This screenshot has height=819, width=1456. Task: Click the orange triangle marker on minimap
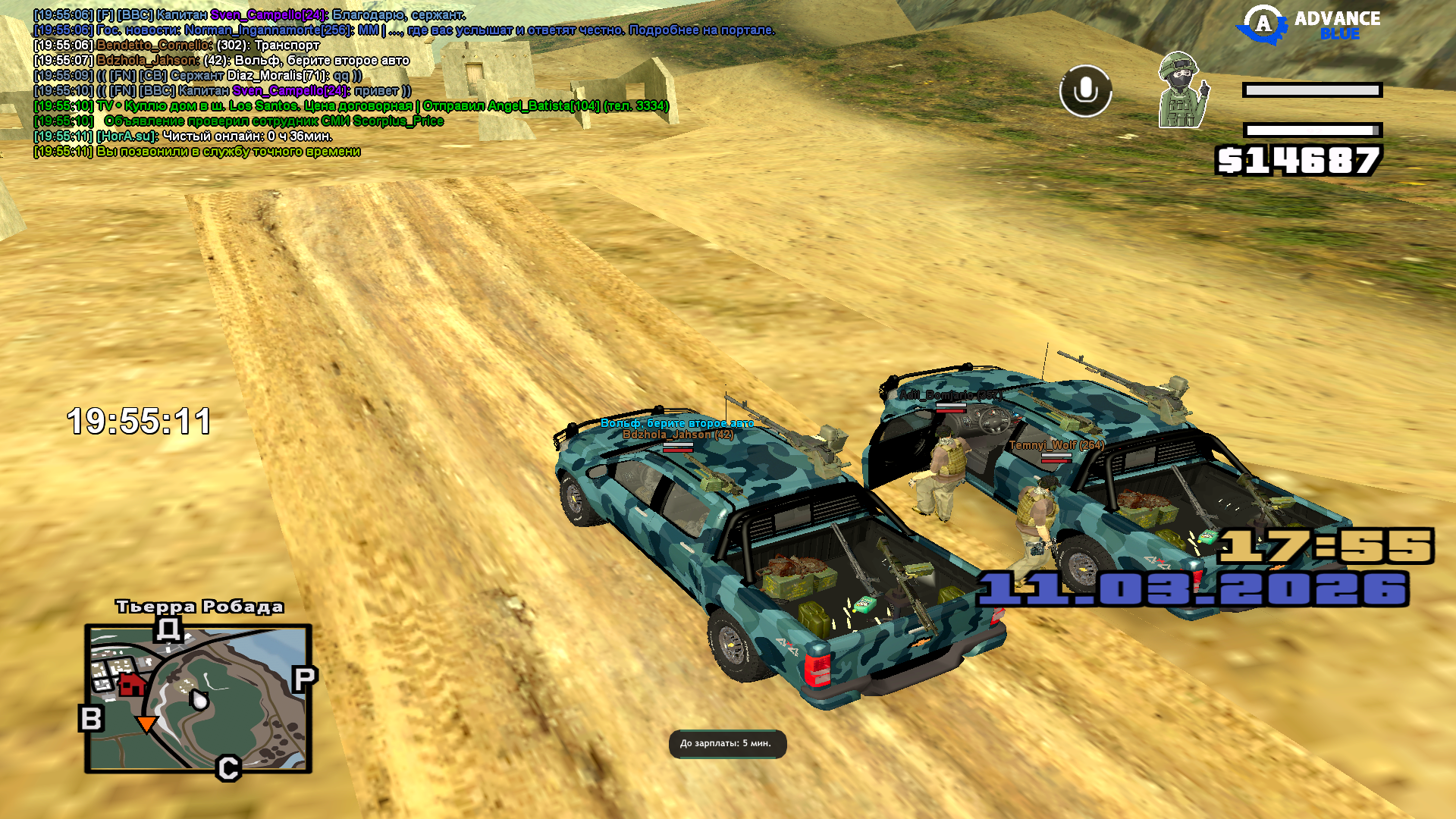pos(146,723)
